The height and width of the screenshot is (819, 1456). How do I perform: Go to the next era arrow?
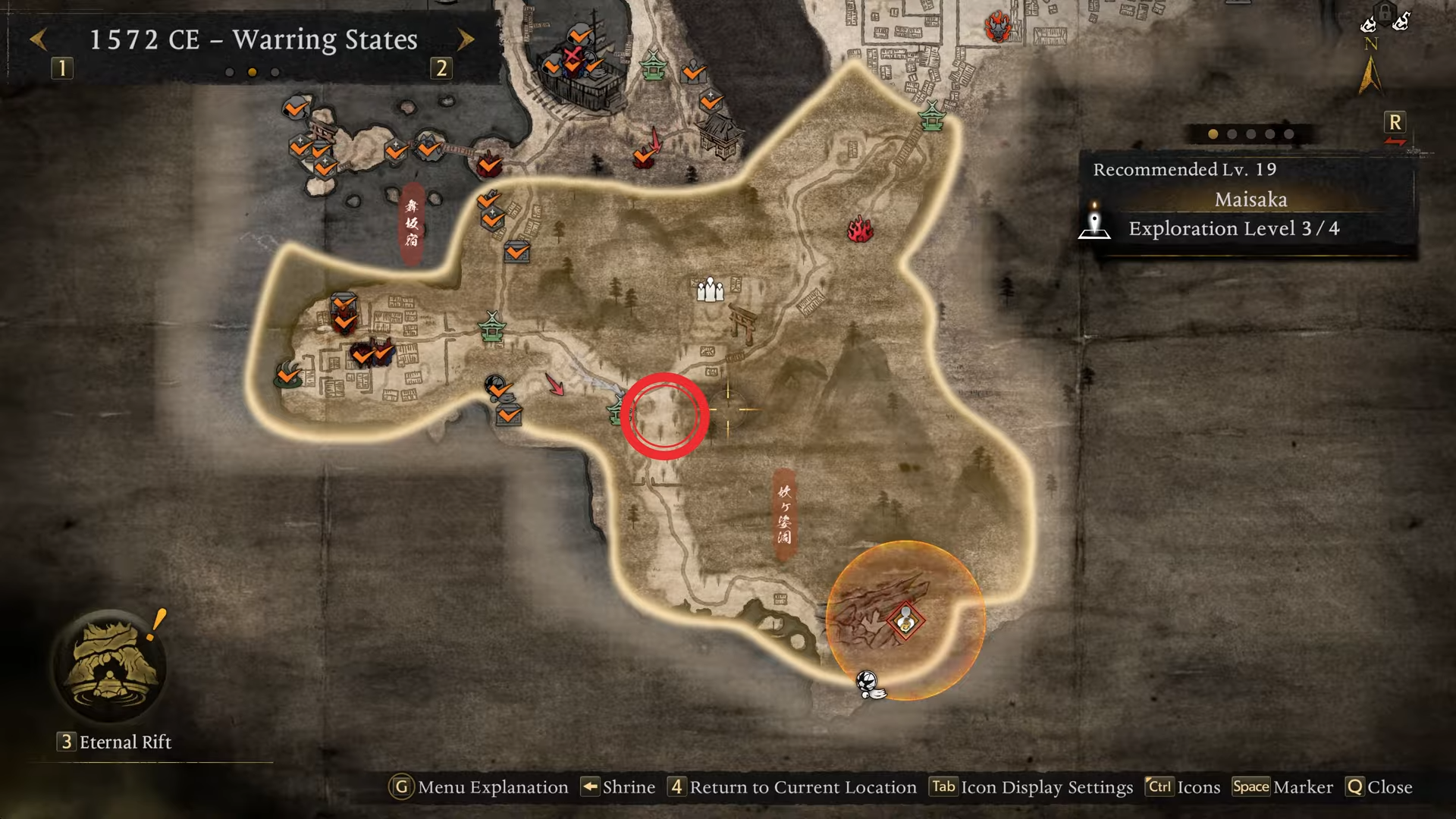pos(466,39)
